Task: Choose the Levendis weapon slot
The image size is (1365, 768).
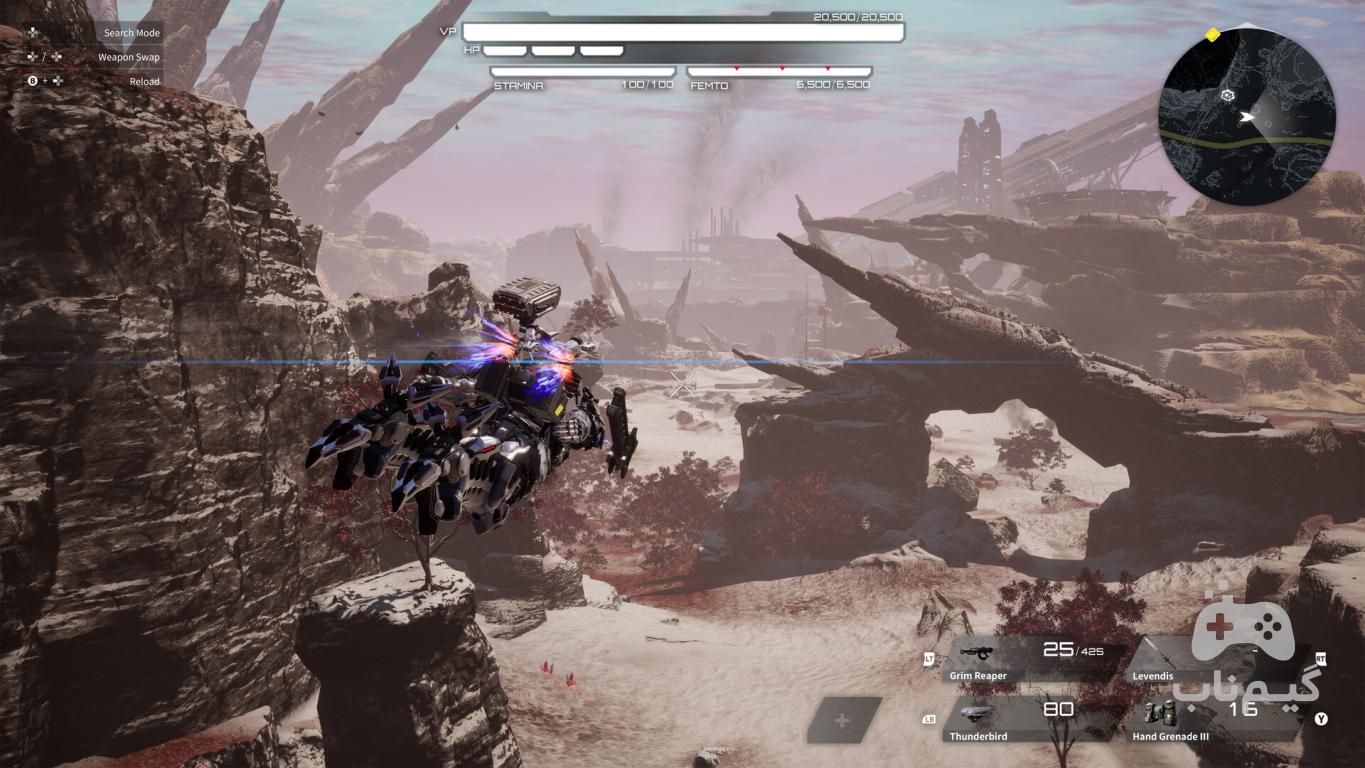Action: [x=1215, y=660]
